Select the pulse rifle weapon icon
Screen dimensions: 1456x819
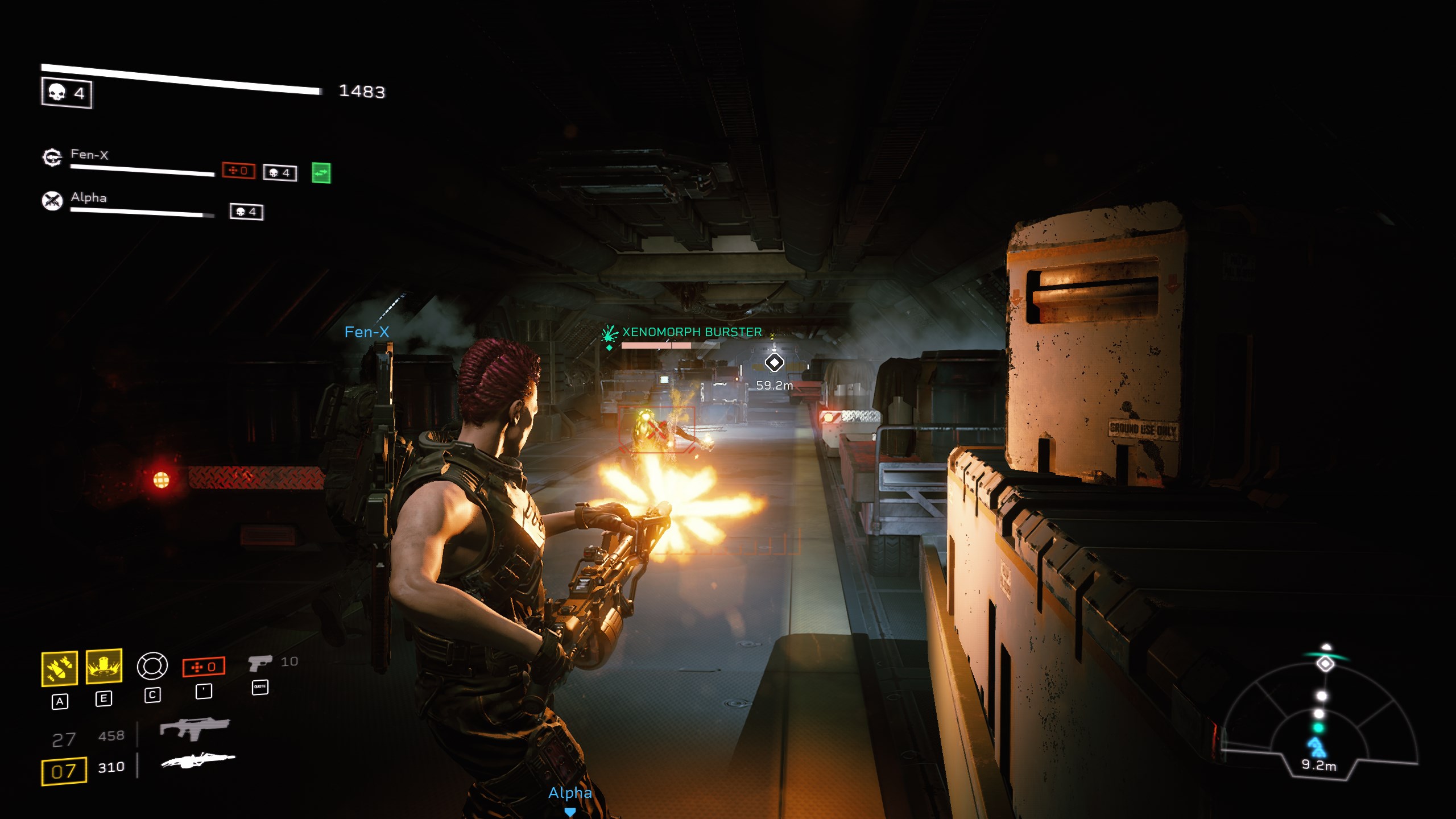tap(195, 728)
